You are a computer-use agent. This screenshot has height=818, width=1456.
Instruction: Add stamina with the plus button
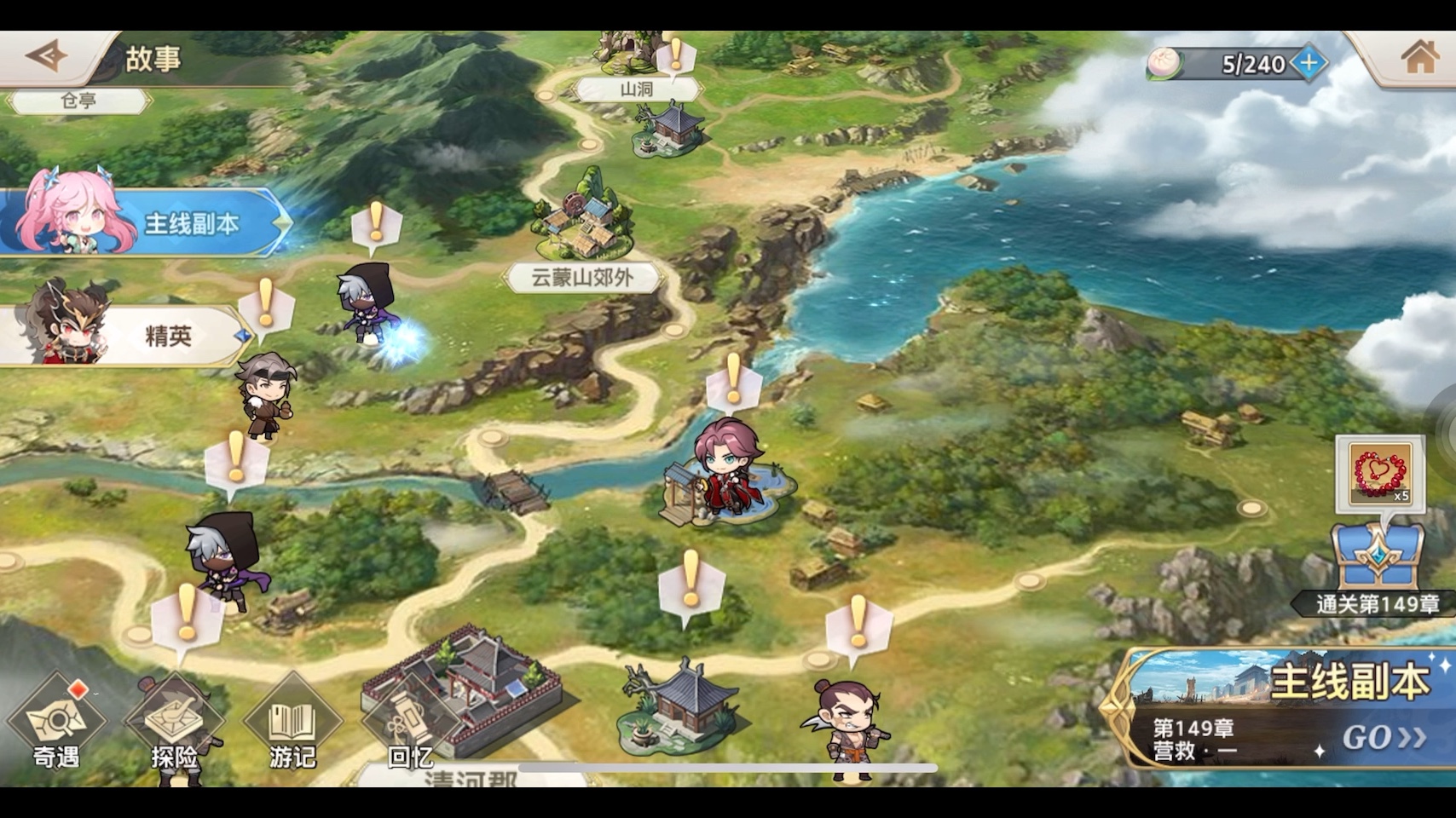click(x=1308, y=63)
